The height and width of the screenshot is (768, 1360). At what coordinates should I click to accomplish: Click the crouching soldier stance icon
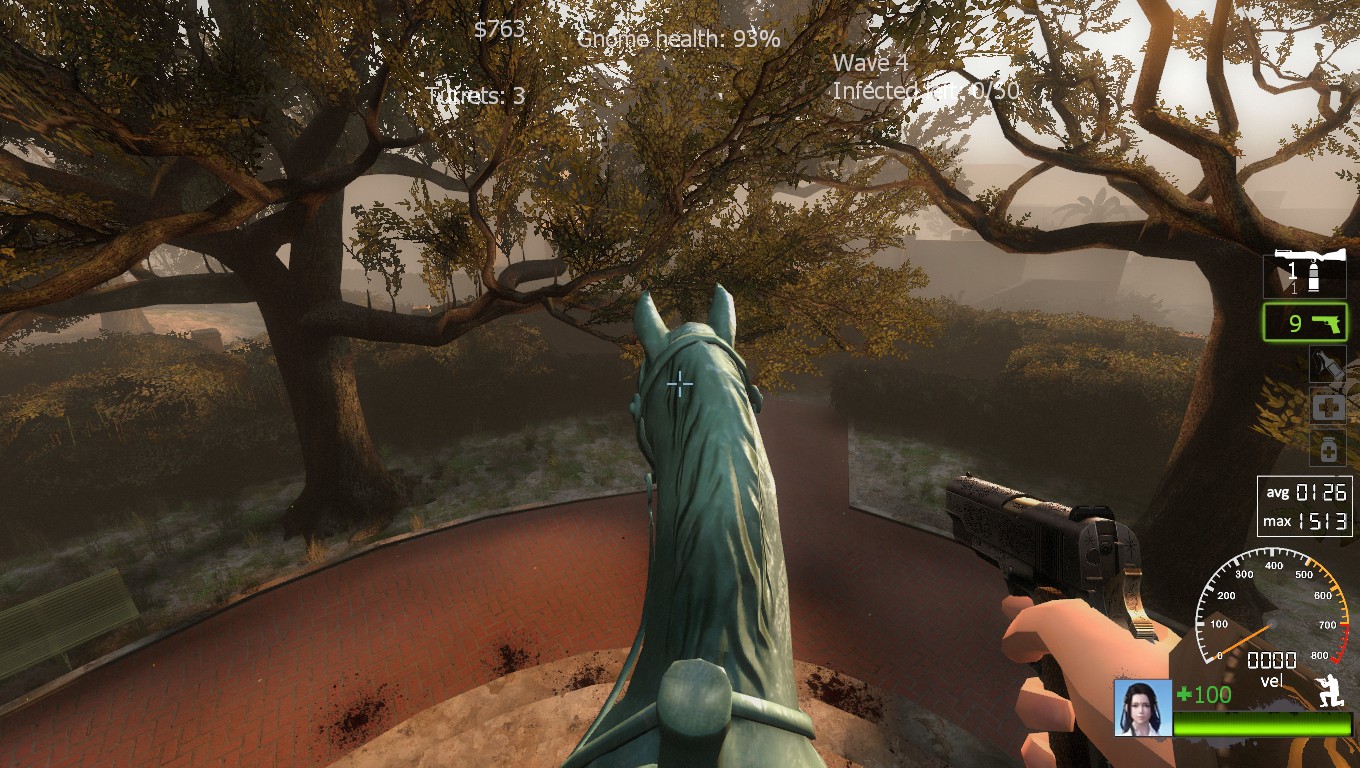pos(1330,690)
